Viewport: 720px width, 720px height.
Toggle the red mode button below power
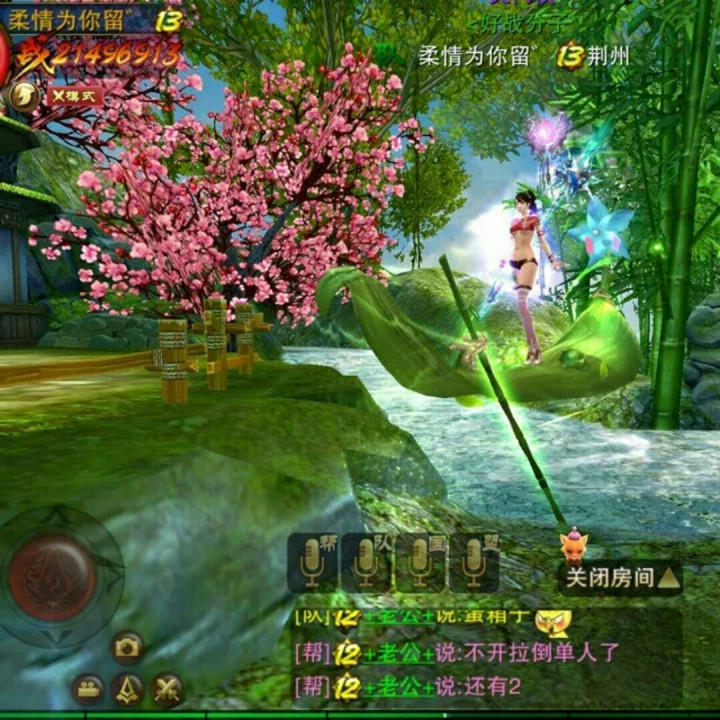tap(73, 96)
